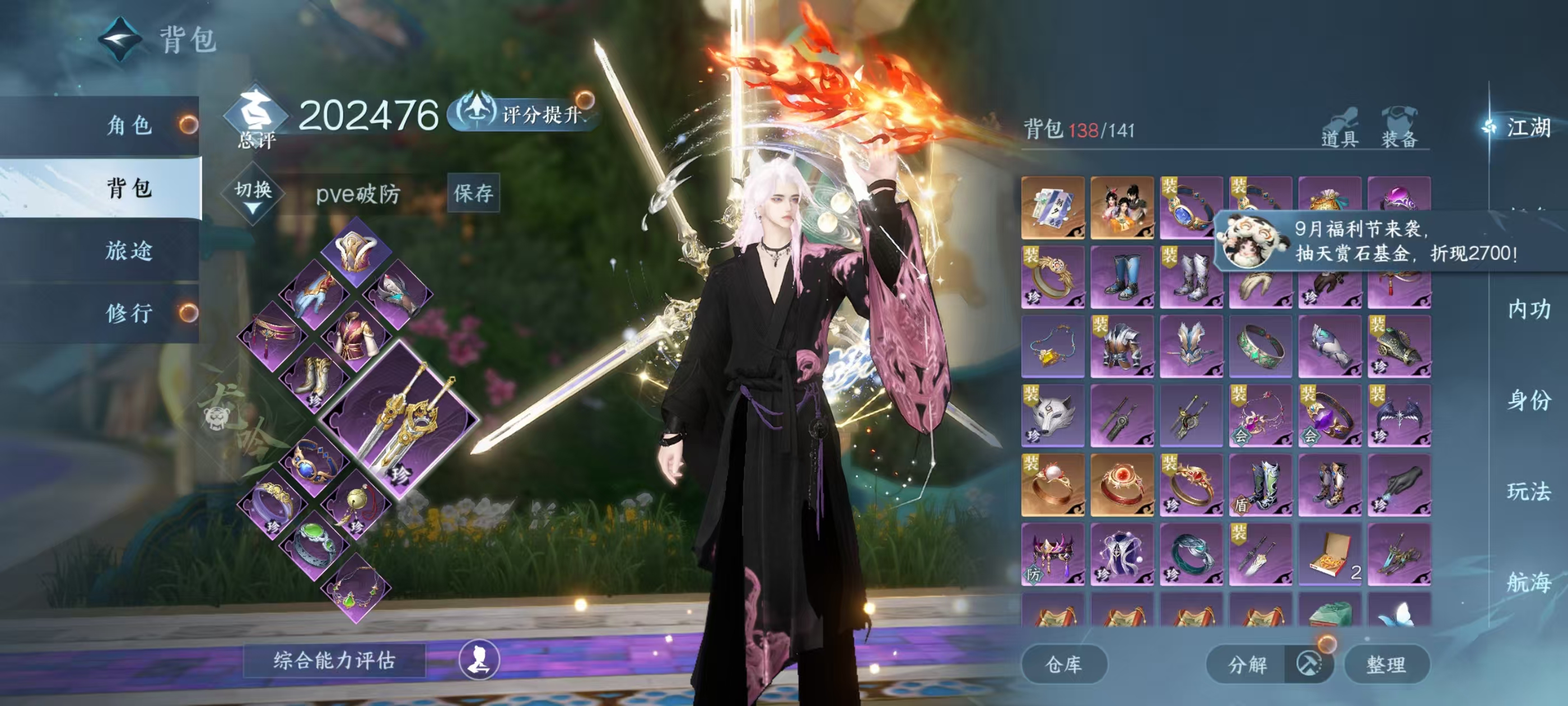Click the 切换 loadout switch button
This screenshot has width=1568, height=706.
253,194
